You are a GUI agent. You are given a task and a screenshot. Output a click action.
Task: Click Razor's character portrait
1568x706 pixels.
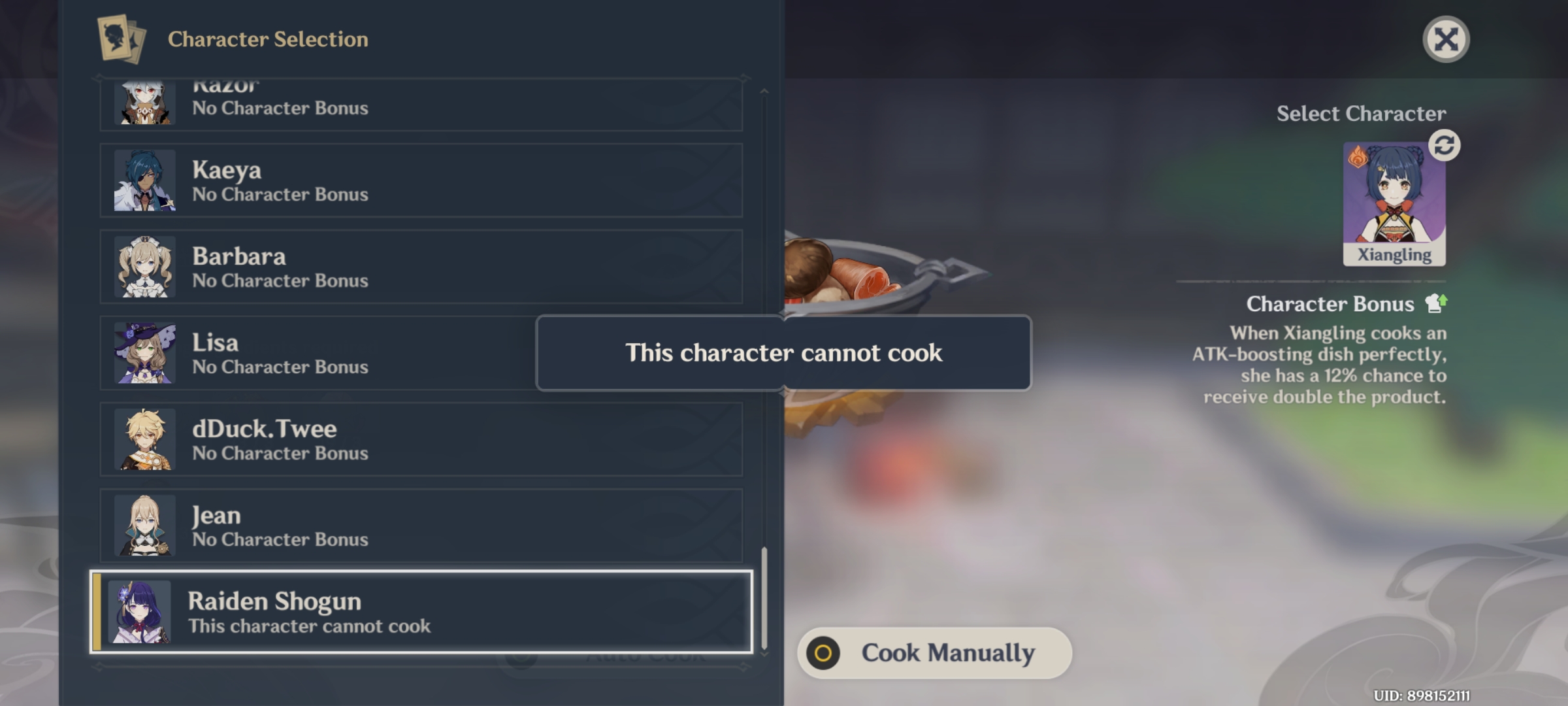tap(145, 101)
